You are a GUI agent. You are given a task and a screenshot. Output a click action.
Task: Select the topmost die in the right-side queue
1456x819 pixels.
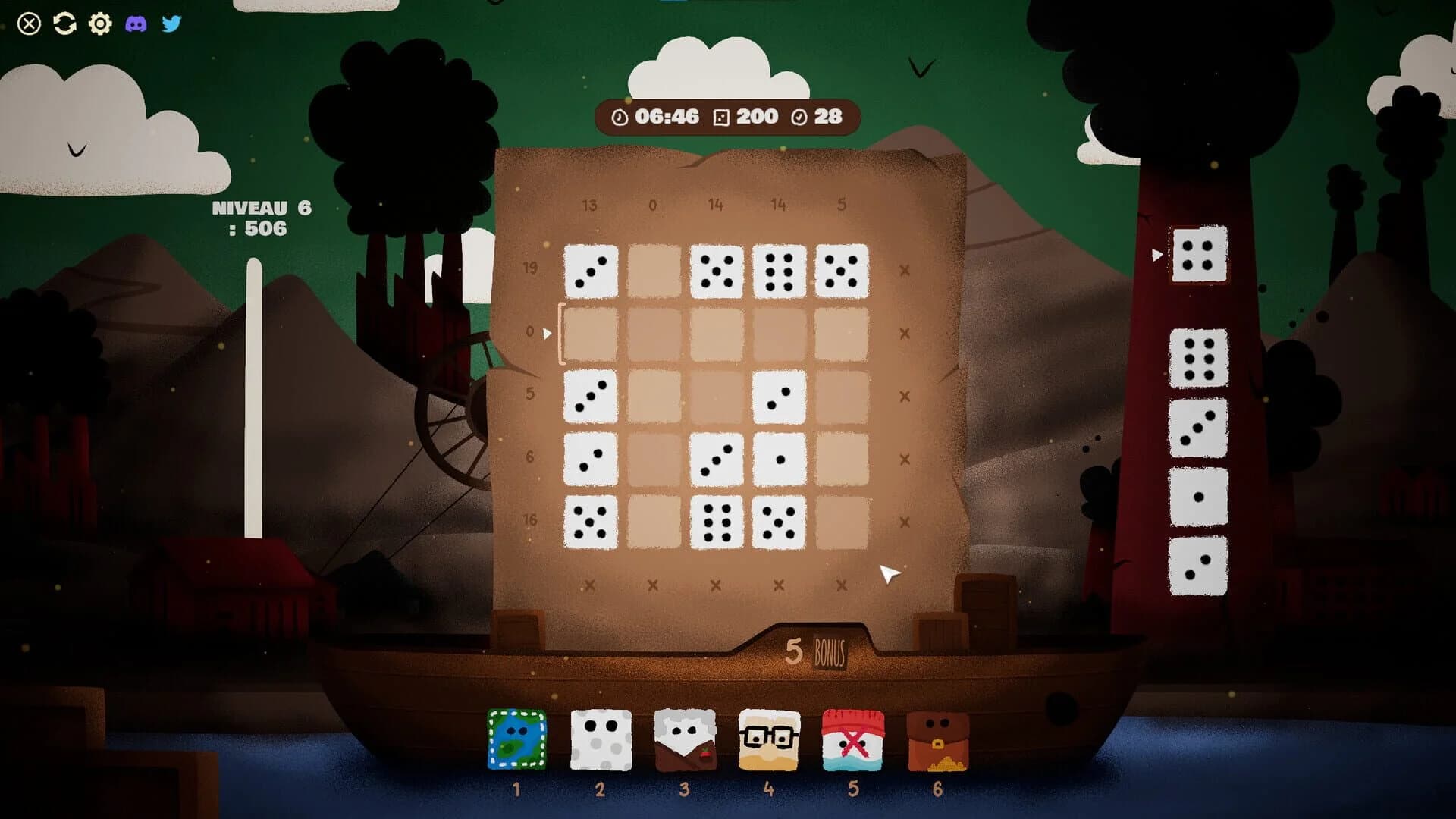[1200, 256]
